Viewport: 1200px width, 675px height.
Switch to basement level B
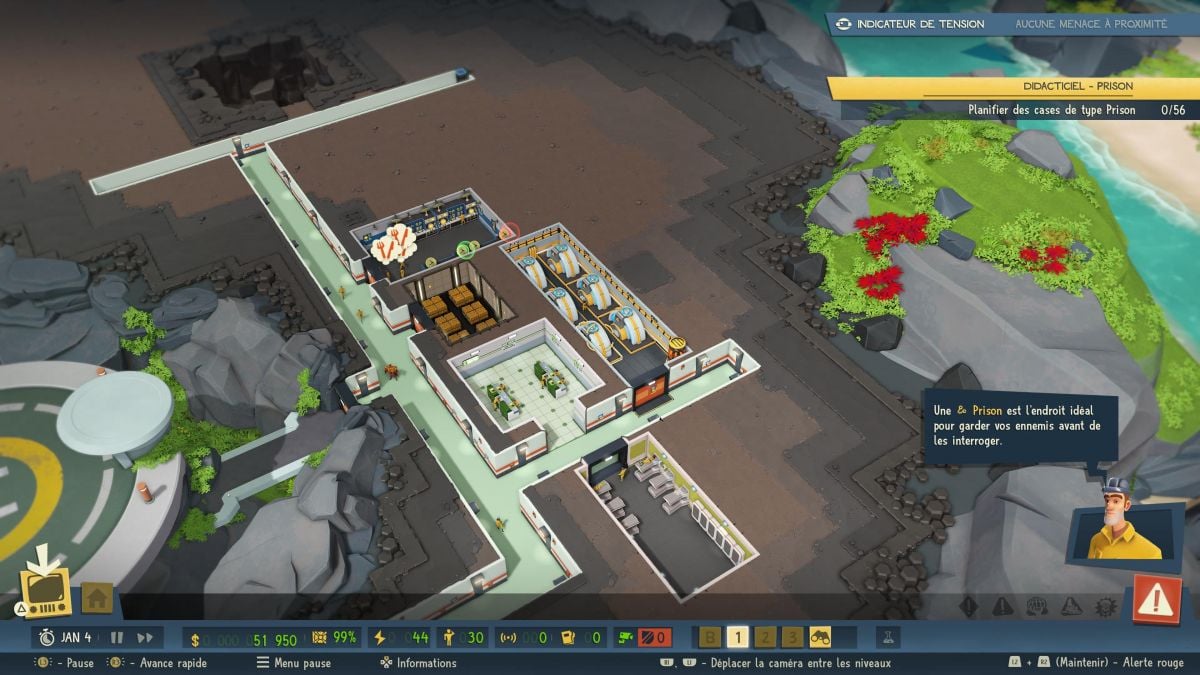711,637
